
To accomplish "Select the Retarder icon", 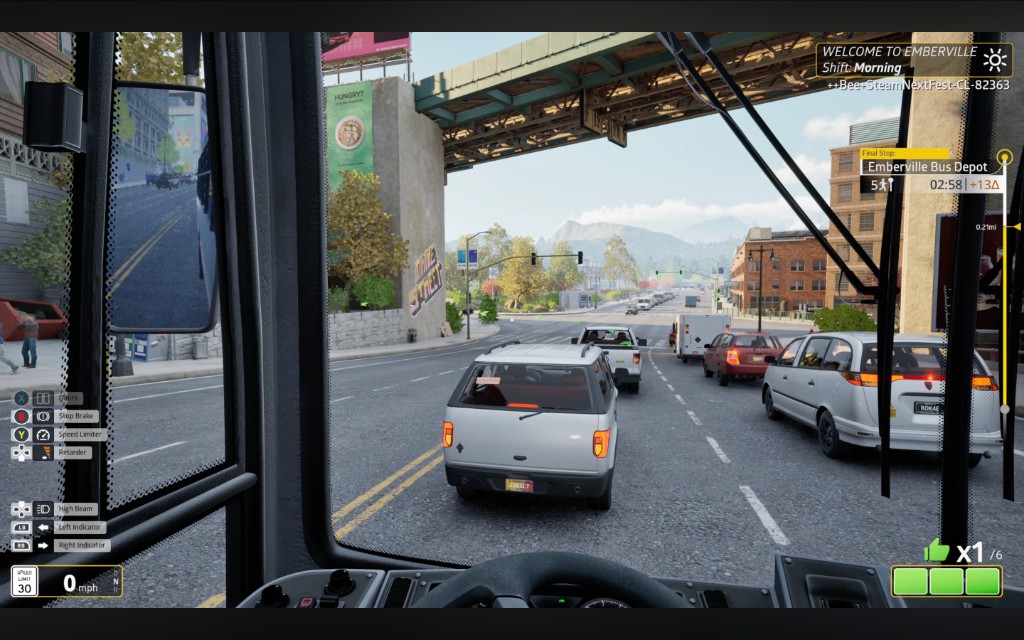I will [43, 453].
